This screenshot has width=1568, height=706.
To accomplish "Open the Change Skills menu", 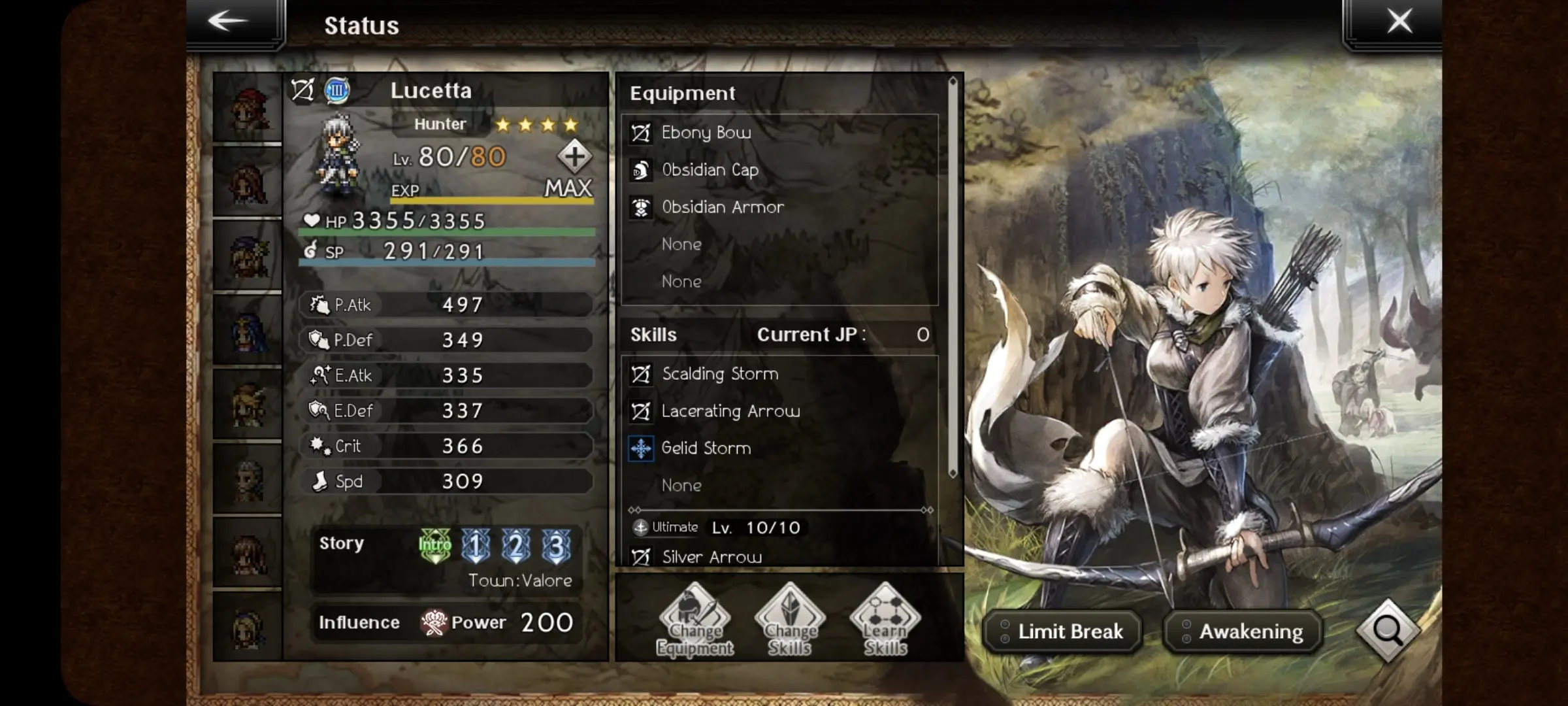I will point(790,619).
